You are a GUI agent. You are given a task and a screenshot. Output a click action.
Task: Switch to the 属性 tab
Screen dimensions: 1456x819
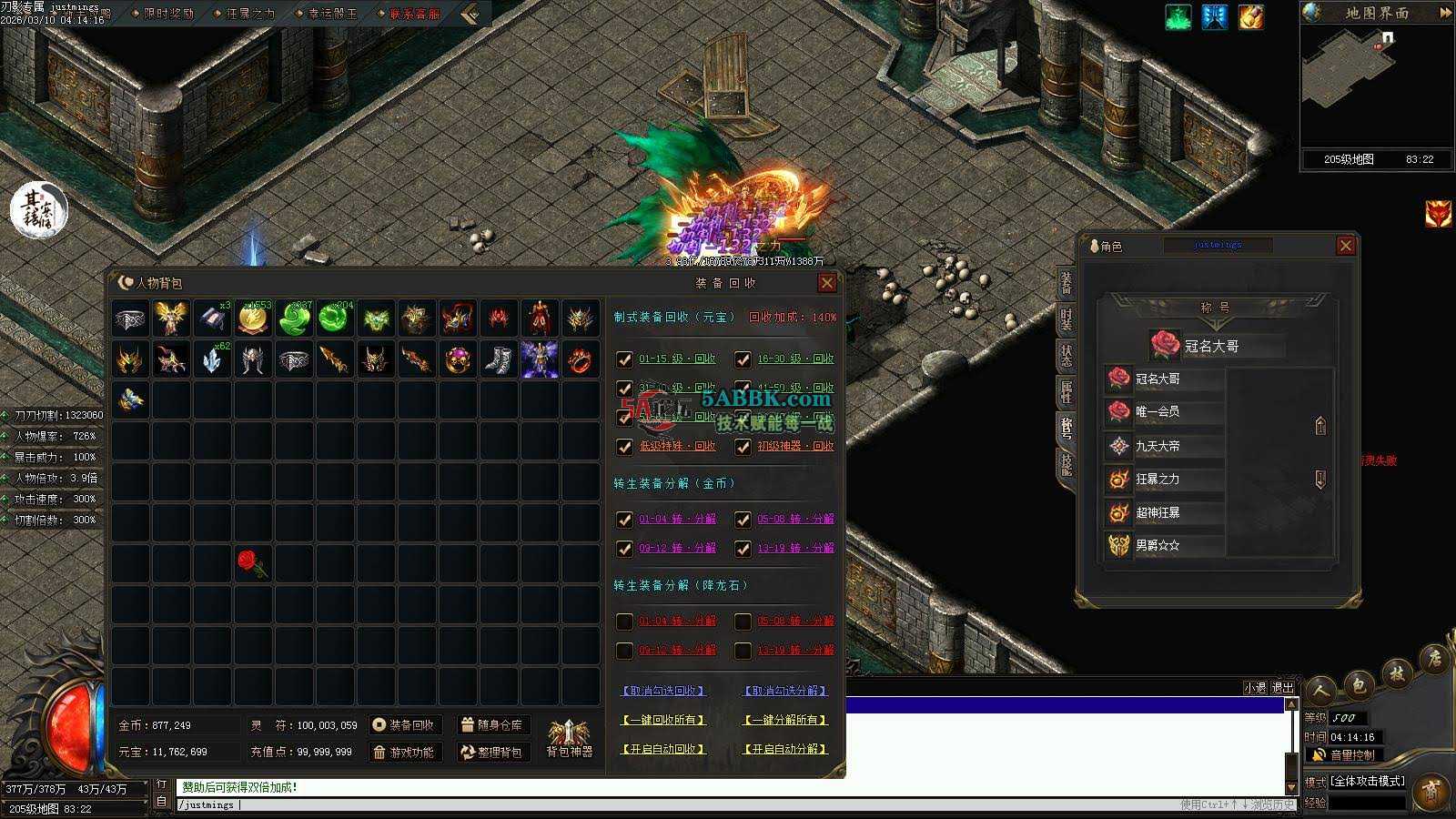(x=1066, y=391)
